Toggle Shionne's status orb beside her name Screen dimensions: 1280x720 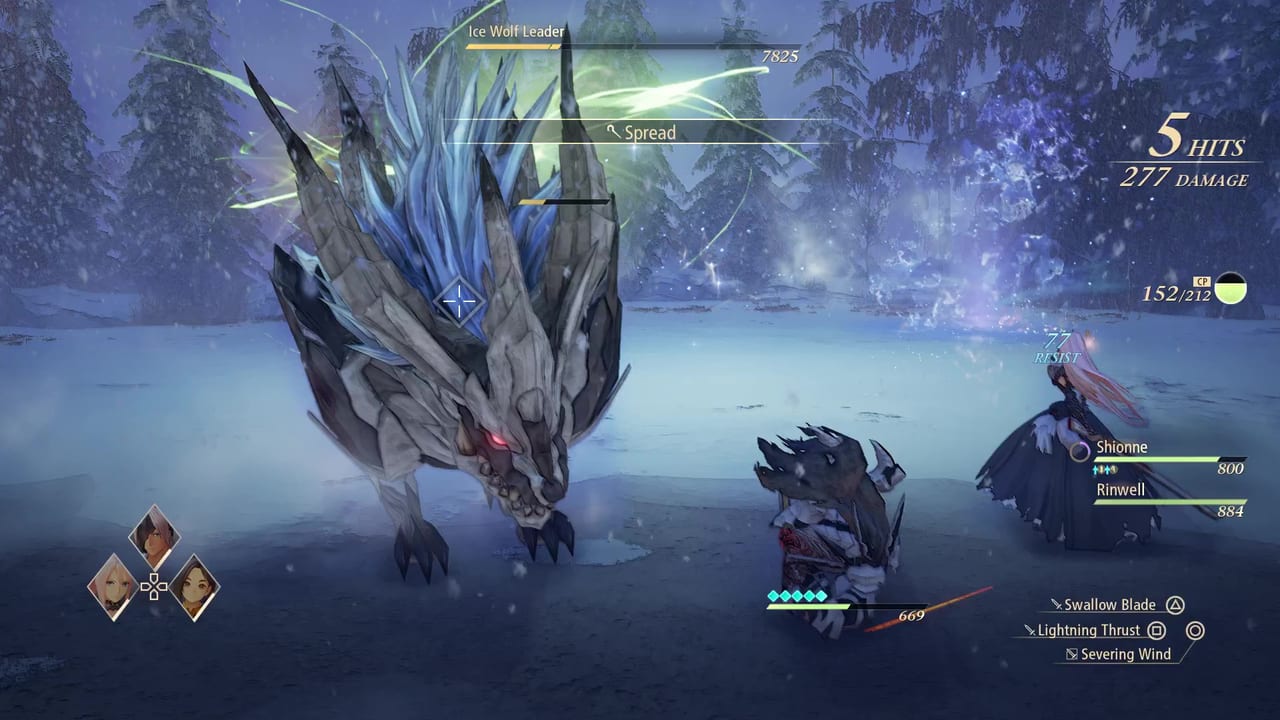tap(1079, 451)
